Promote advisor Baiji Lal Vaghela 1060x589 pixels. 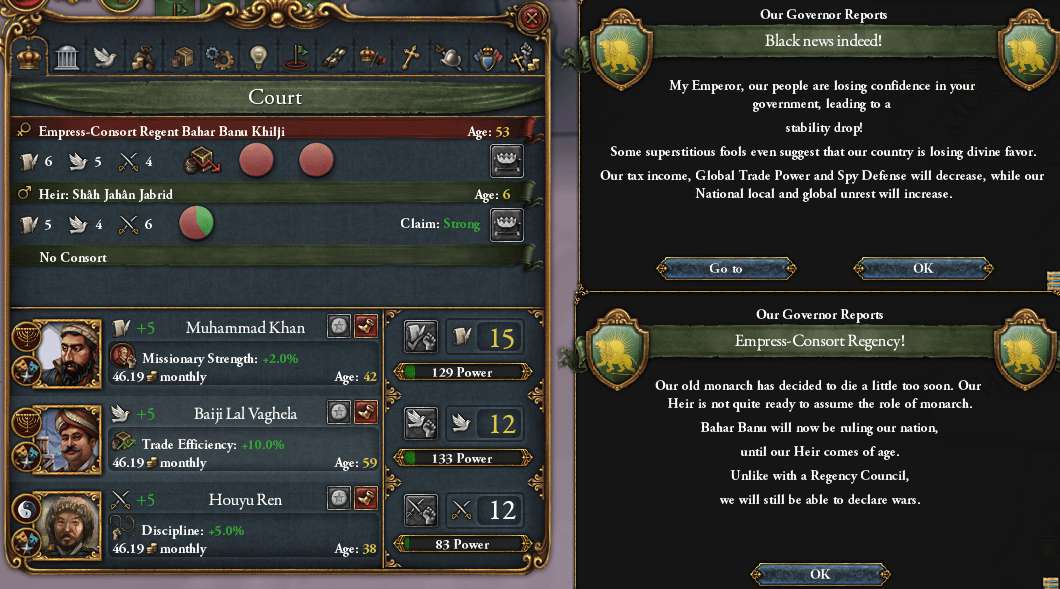[x=340, y=412]
